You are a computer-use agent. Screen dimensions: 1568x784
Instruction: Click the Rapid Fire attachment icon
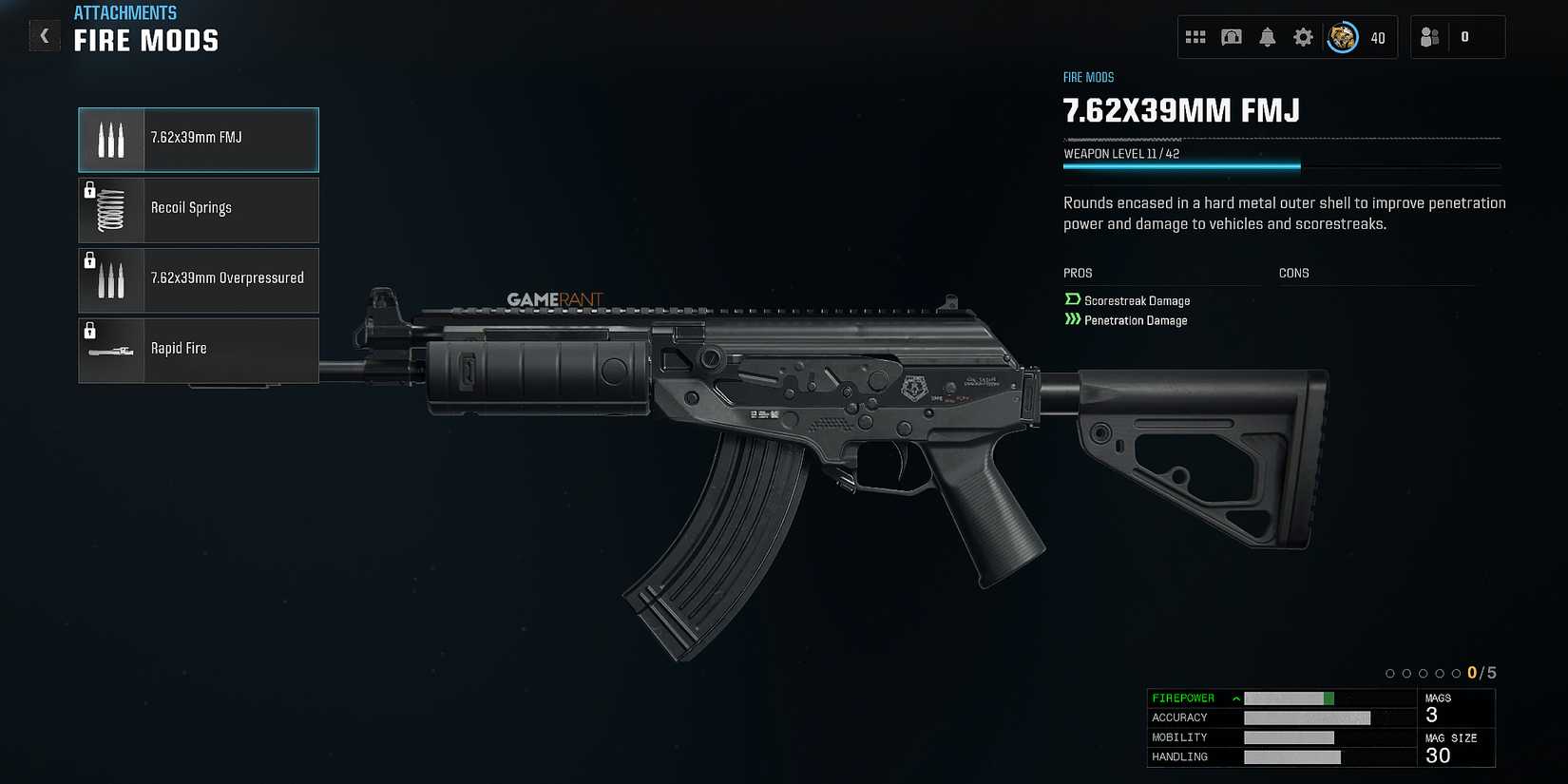110,350
